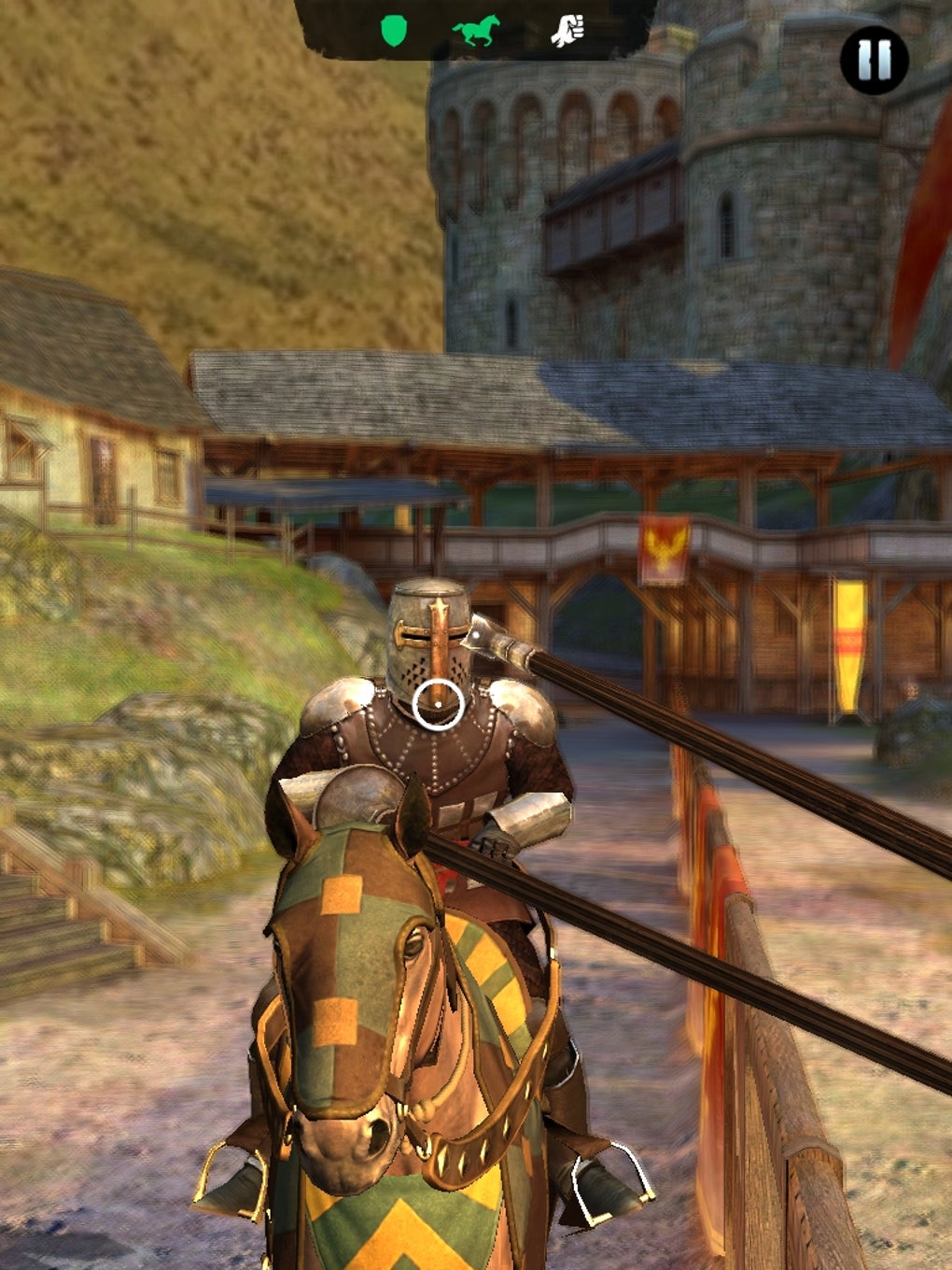
Task: Tap the green galloping horse icon
Action: 476,31
